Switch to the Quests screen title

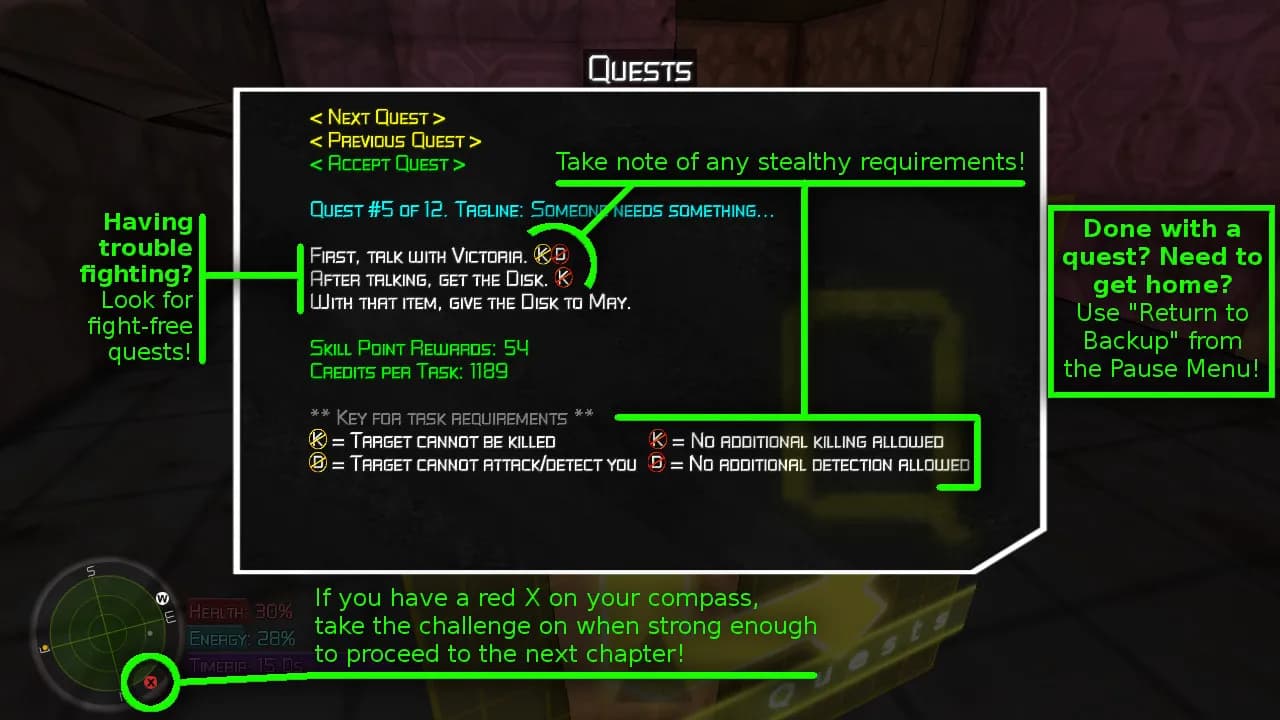639,69
